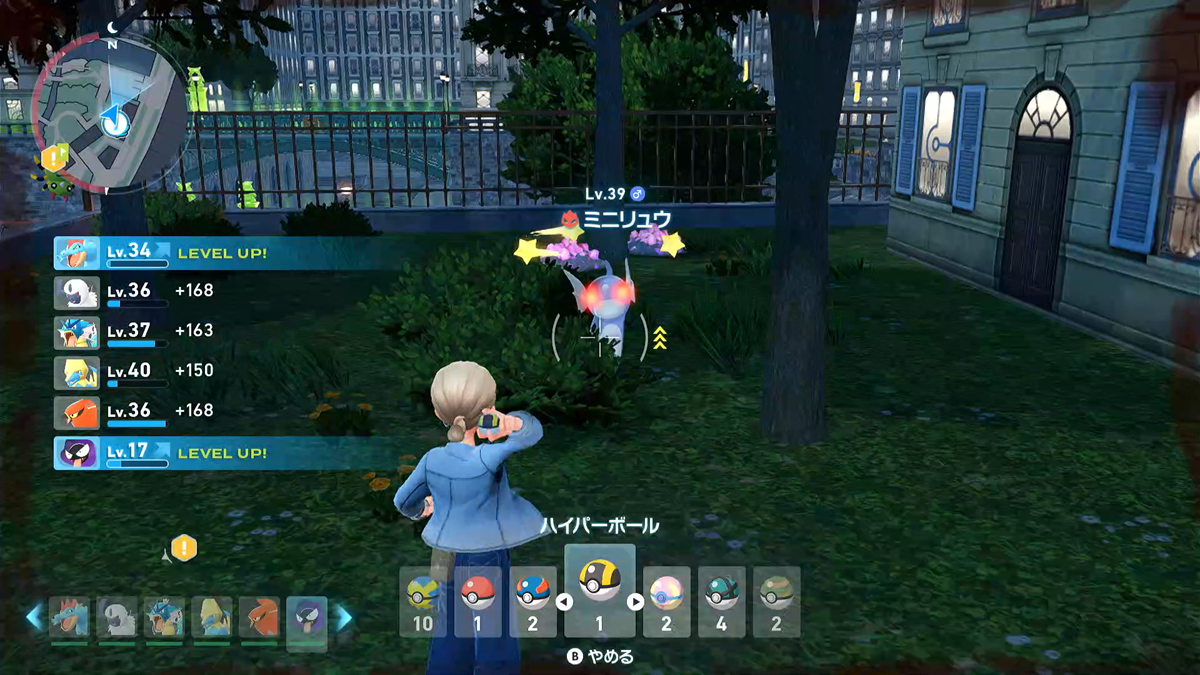
Task: Switch to Manectric in the party bar
Action: pyautogui.click(x=212, y=618)
